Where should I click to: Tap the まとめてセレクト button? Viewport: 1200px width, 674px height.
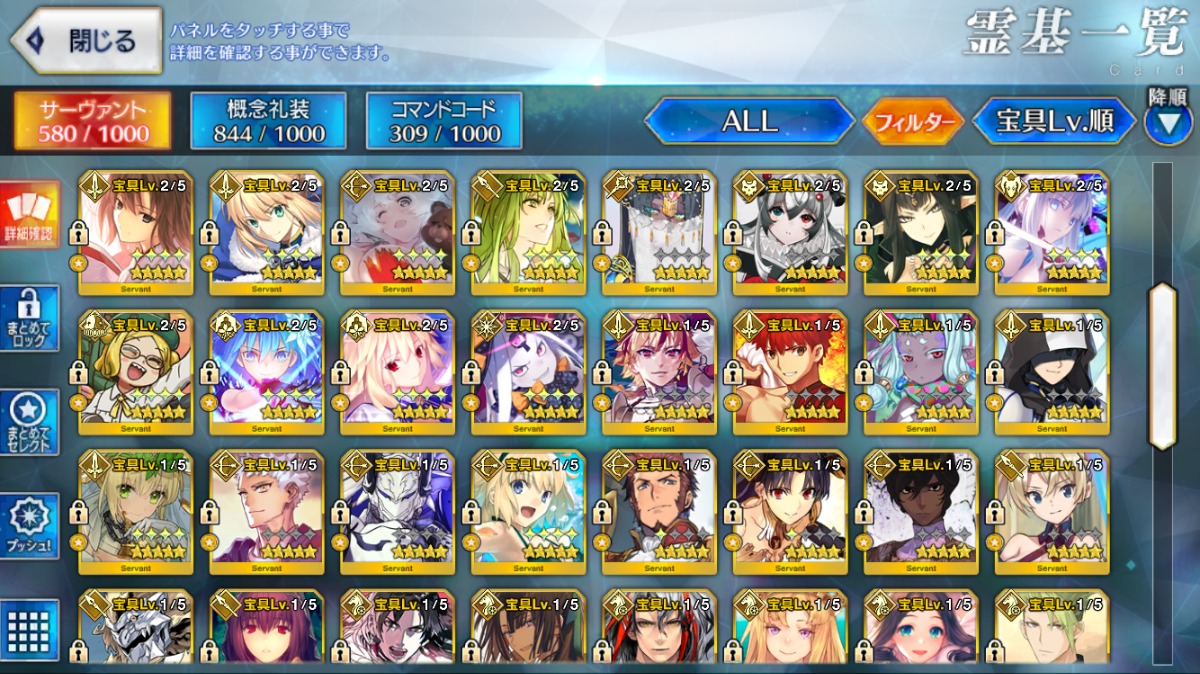coord(29,423)
